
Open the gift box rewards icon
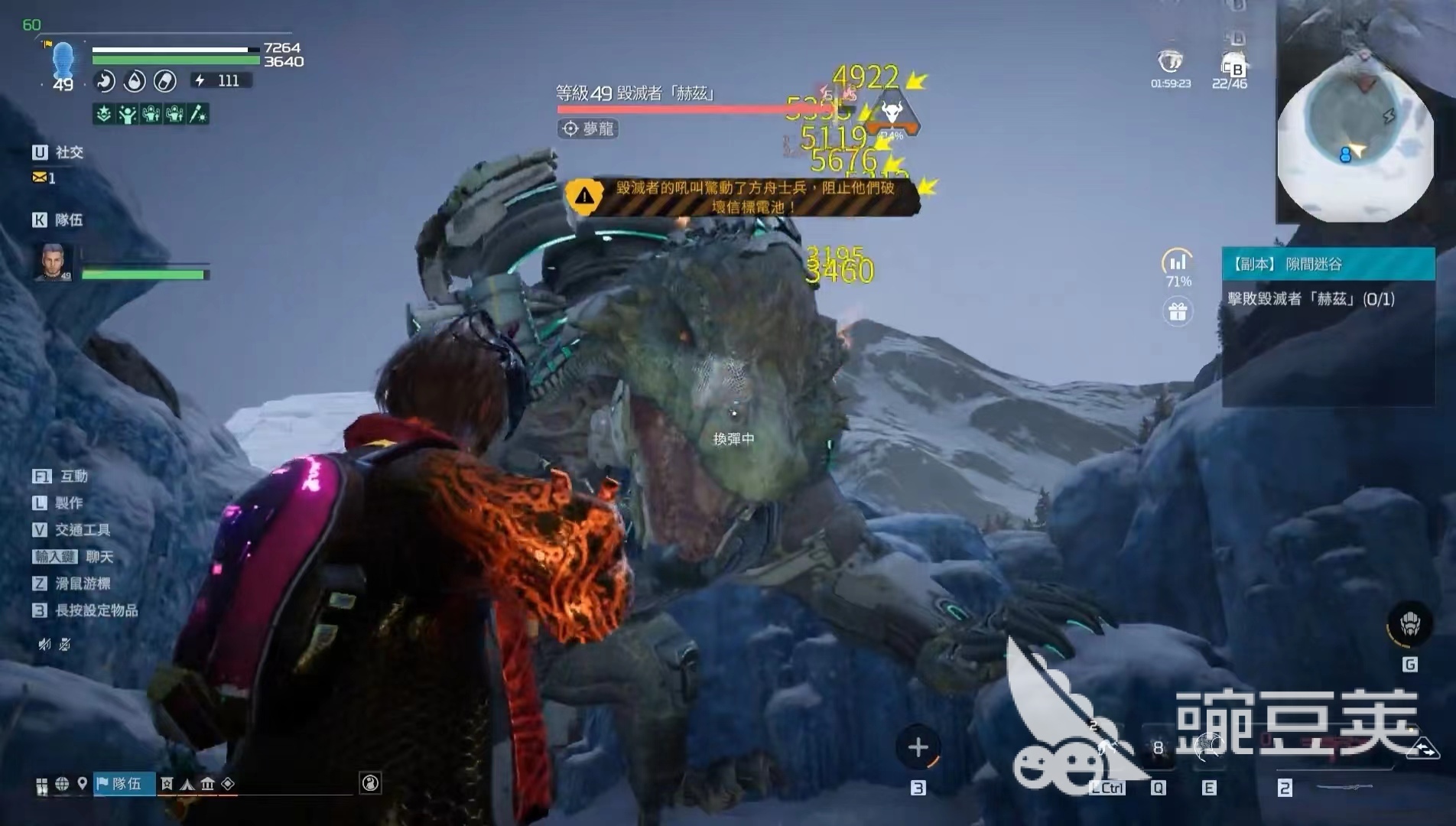tap(1178, 312)
